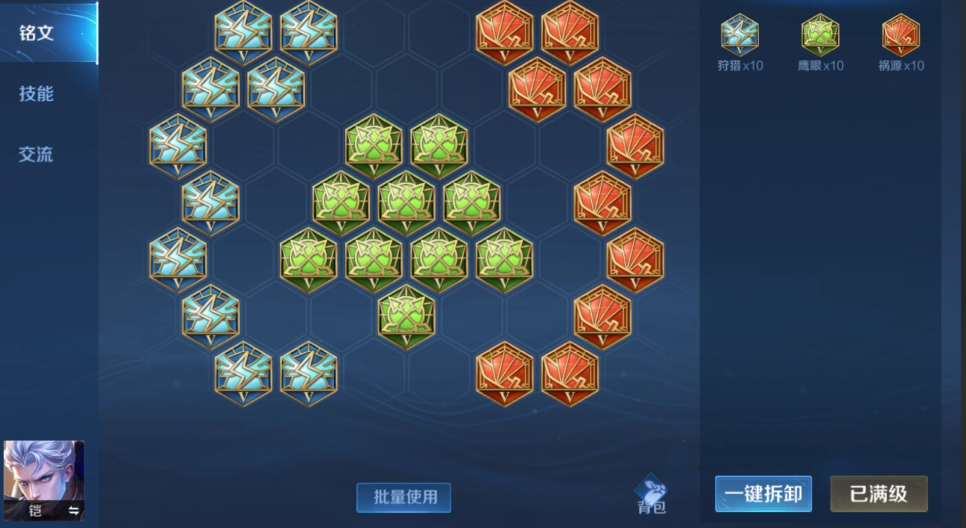Image resolution: width=966 pixels, height=528 pixels.
Task: Click the 一键拆卸 button
Action: [763, 493]
